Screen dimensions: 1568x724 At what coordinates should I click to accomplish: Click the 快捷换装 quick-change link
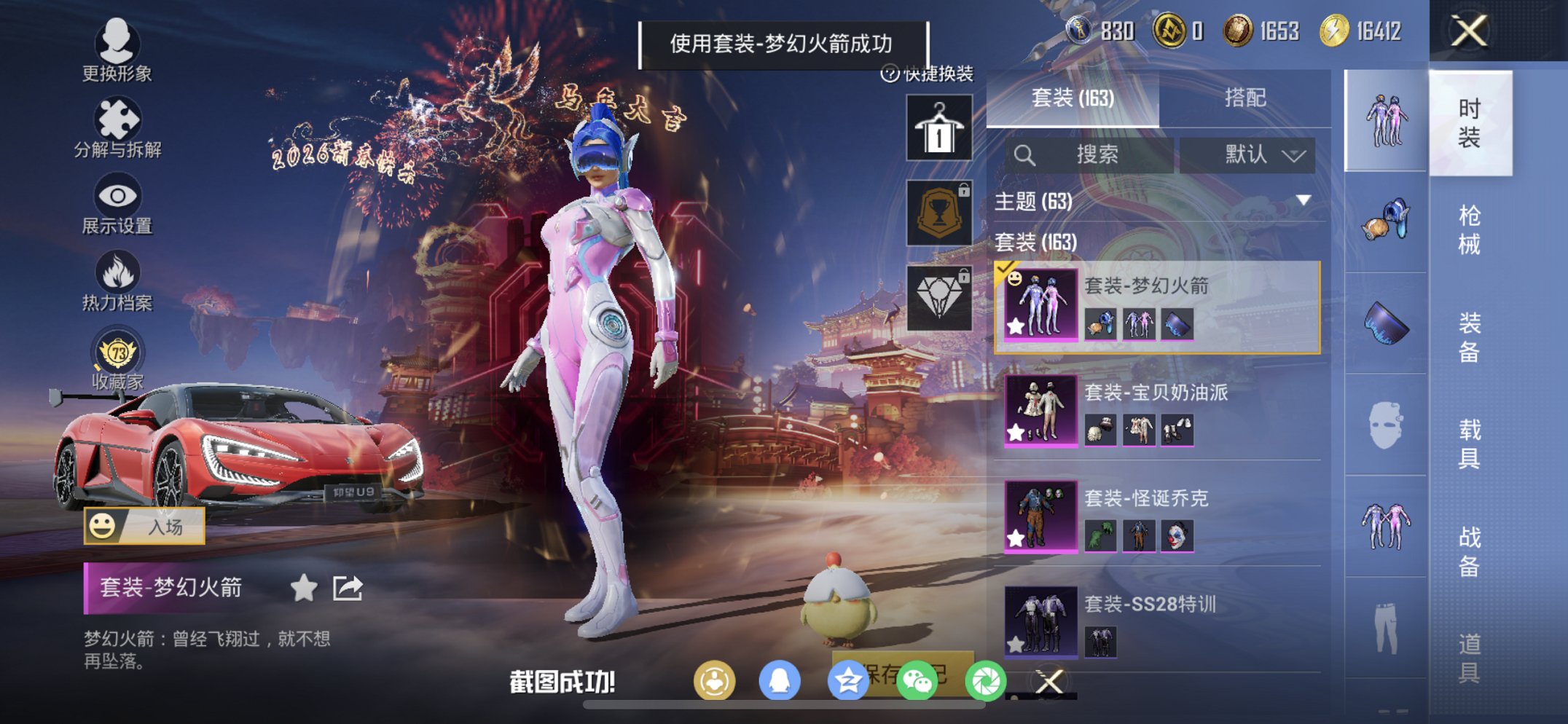[x=929, y=73]
